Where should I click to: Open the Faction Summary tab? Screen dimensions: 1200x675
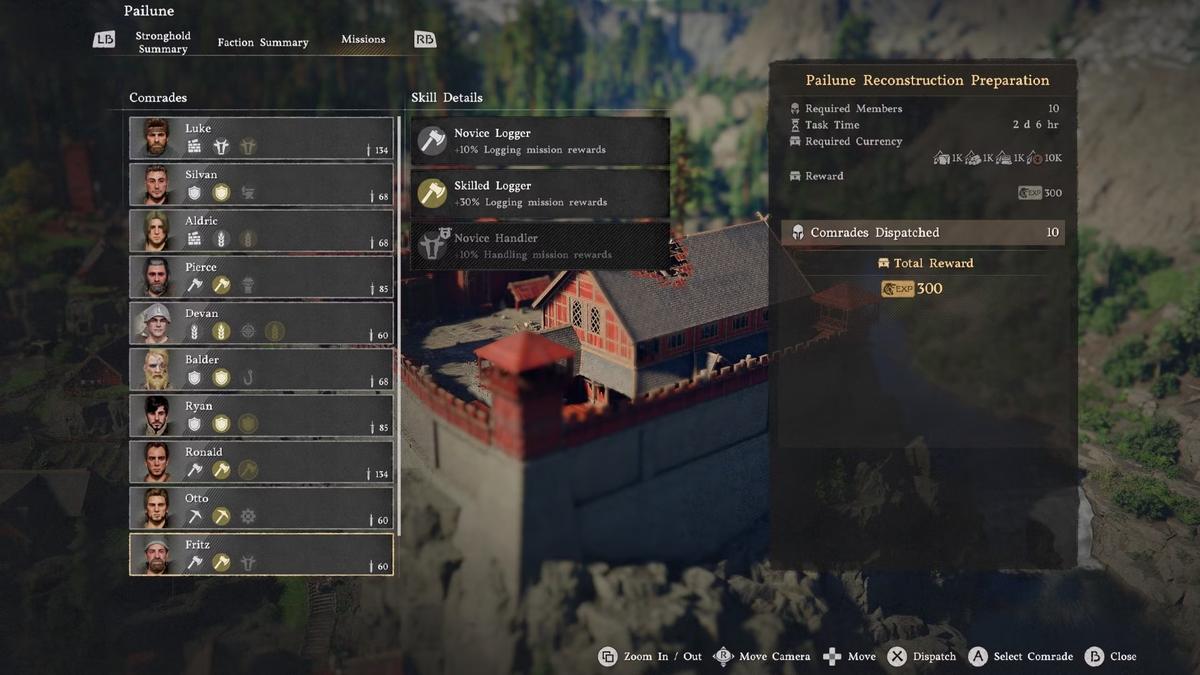click(263, 42)
